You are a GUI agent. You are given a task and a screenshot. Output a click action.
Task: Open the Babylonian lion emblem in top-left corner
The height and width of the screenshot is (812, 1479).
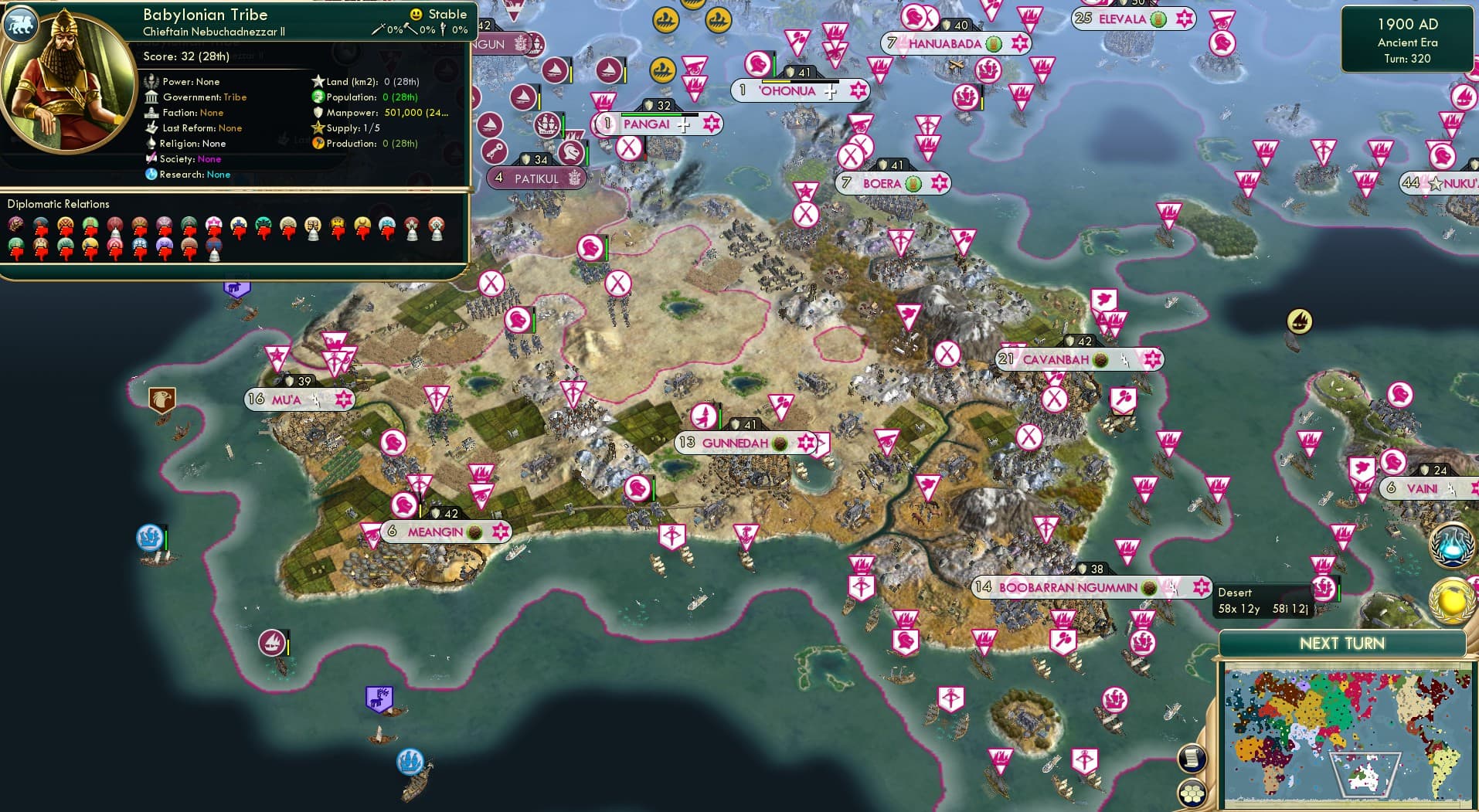pos(21,24)
